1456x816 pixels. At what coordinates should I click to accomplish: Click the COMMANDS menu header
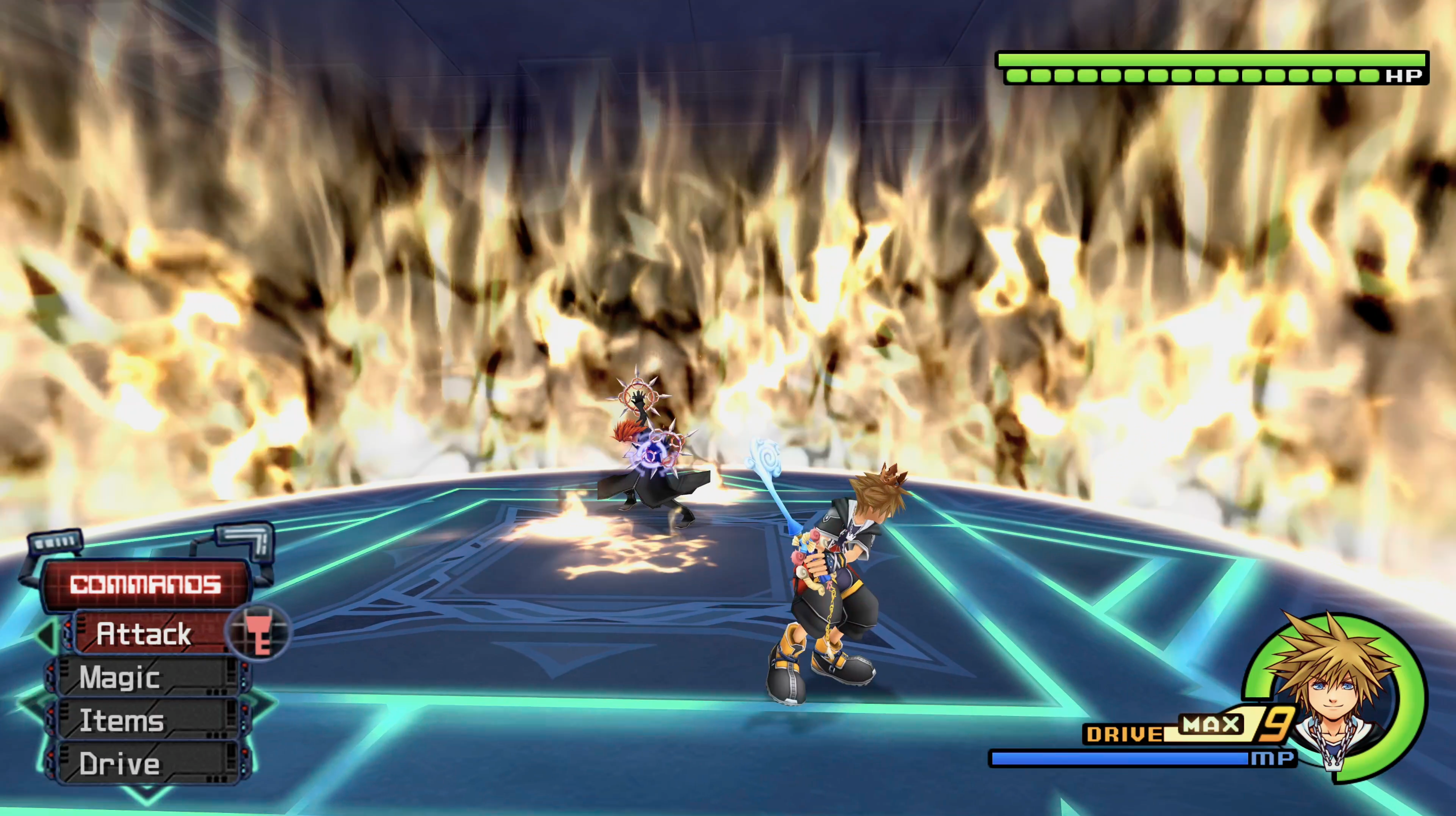click(146, 585)
